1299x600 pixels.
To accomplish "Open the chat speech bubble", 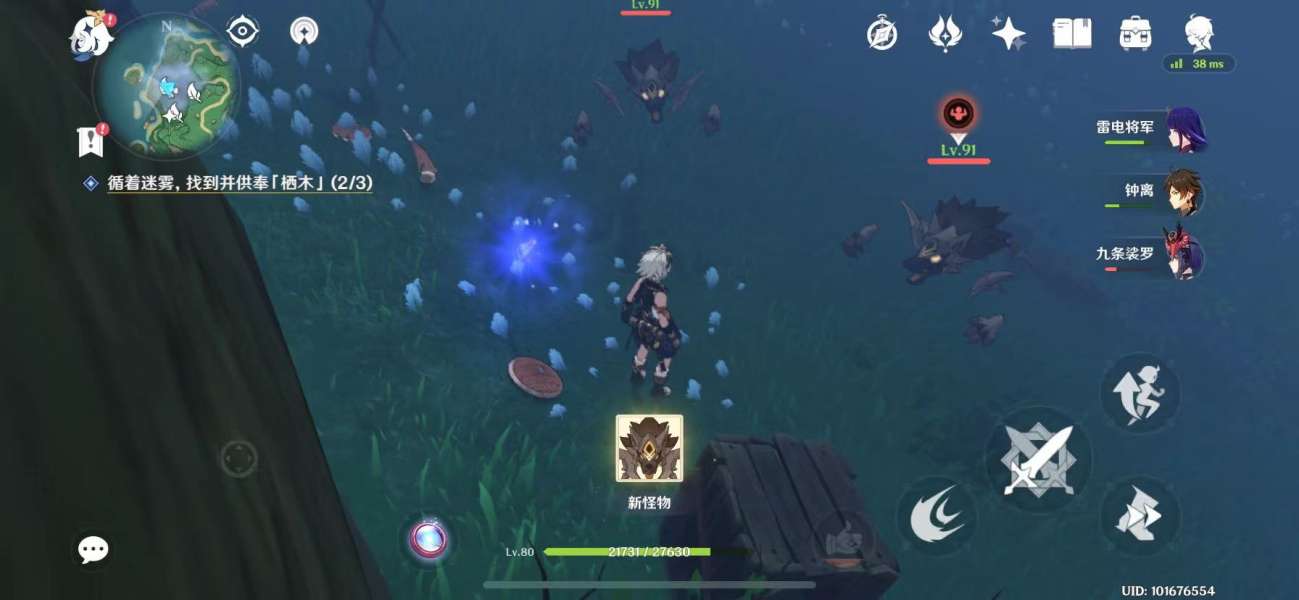I will pos(93,549).
